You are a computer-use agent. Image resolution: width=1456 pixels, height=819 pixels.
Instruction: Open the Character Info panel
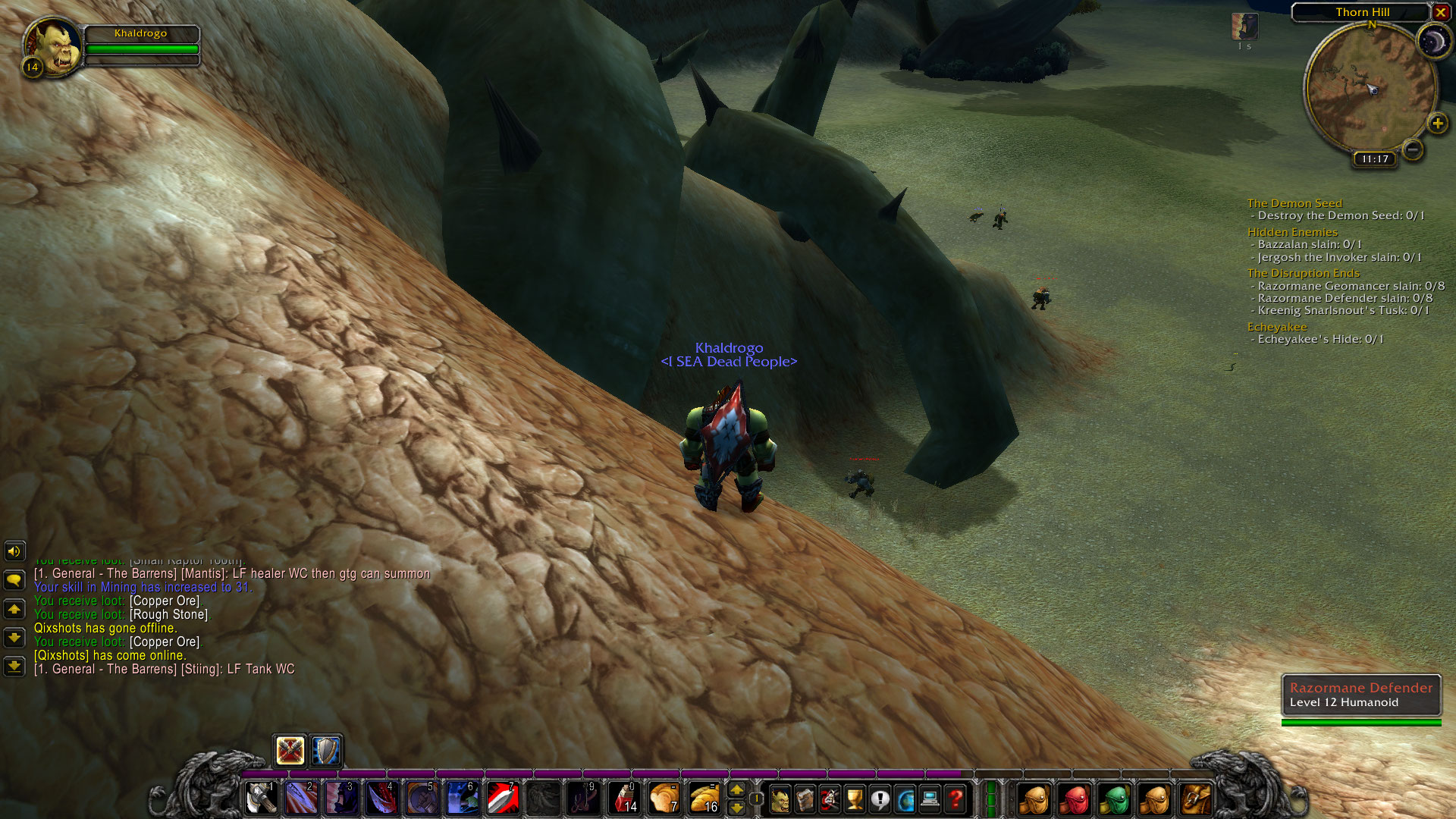pos(781,799)
